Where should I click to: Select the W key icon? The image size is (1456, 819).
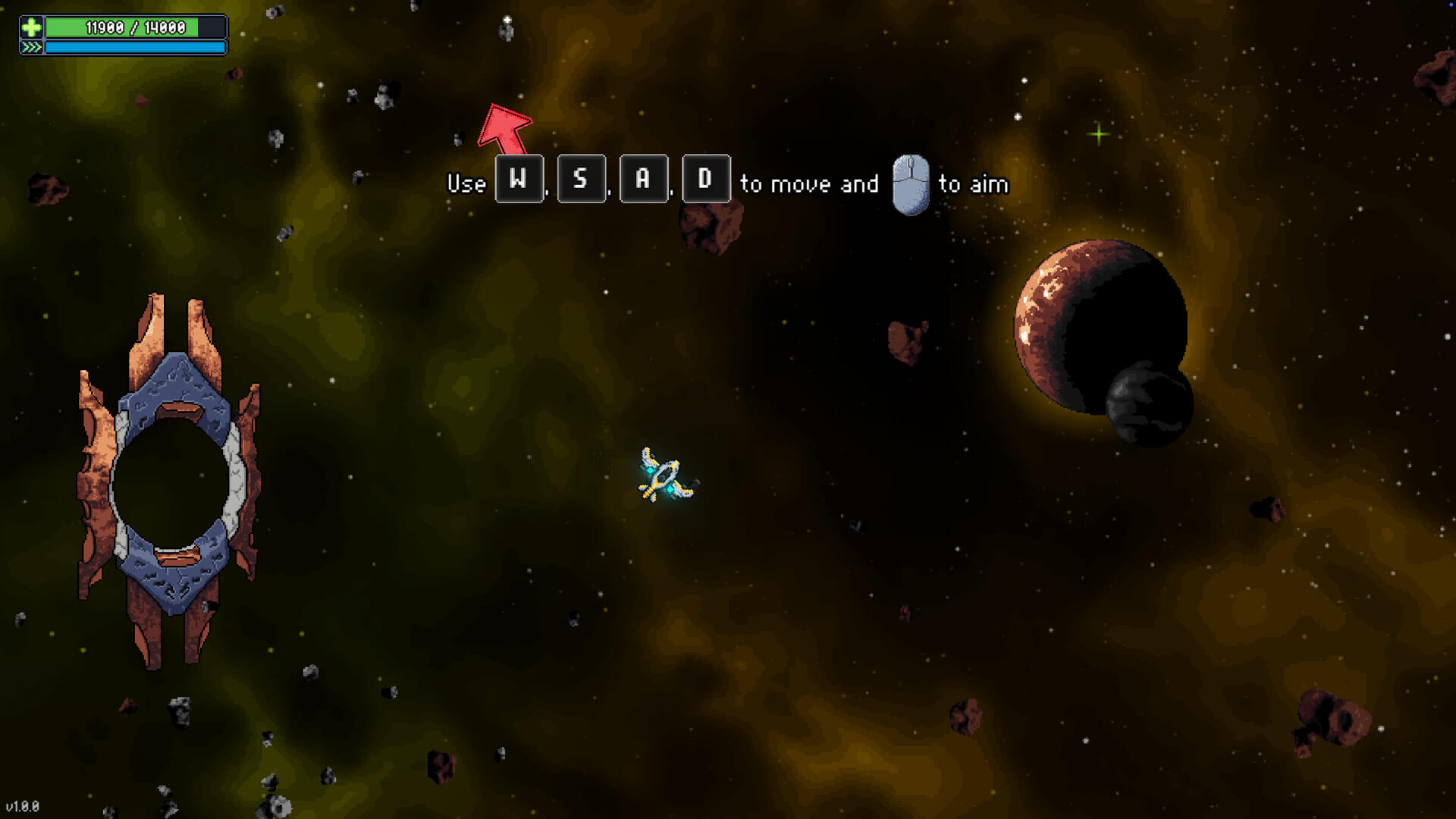pyautogui.click(x=519, y=180)
